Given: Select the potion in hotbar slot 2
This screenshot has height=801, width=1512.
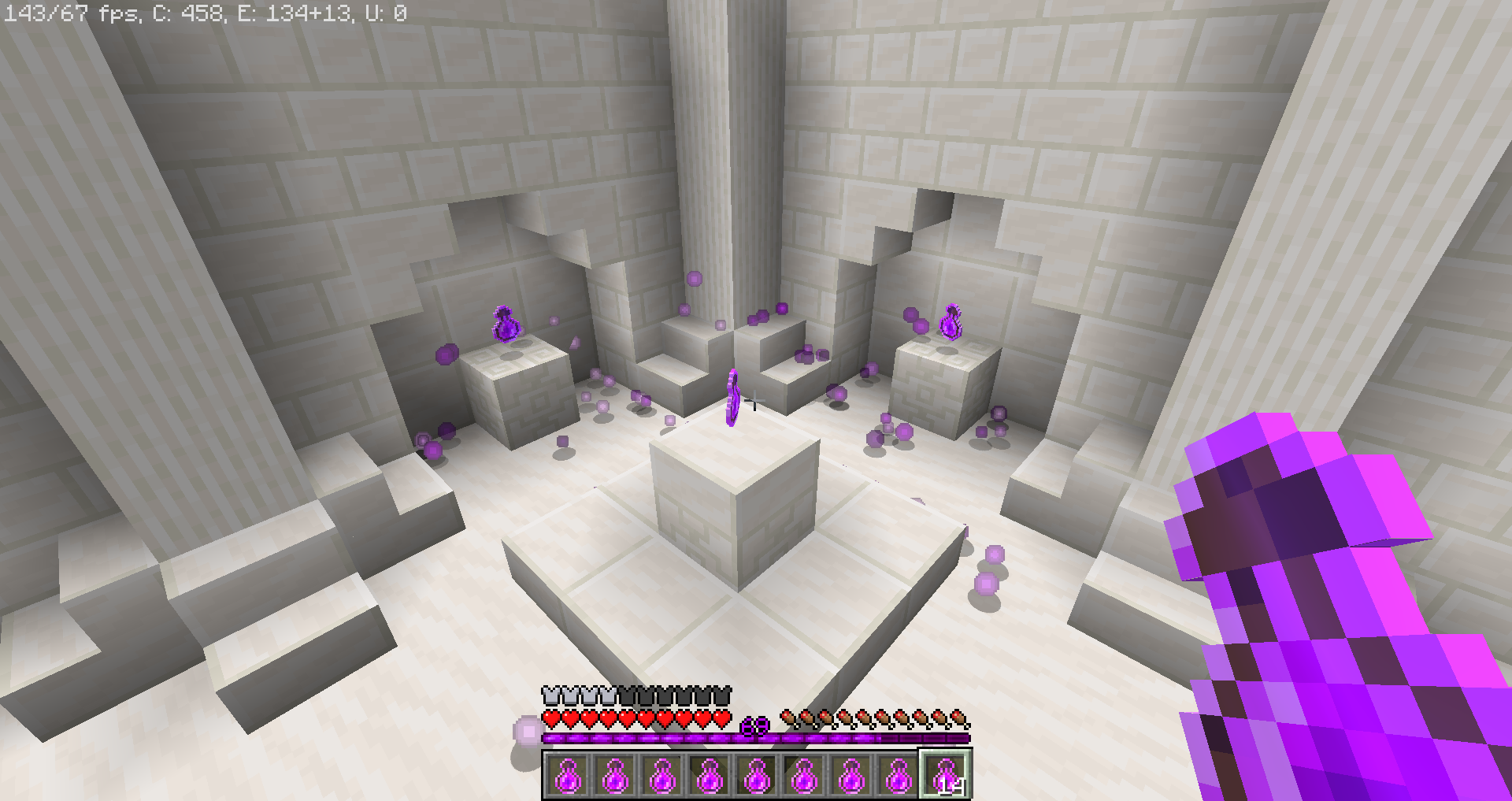Looking at the screenshot, I should (x=617, y=776).
